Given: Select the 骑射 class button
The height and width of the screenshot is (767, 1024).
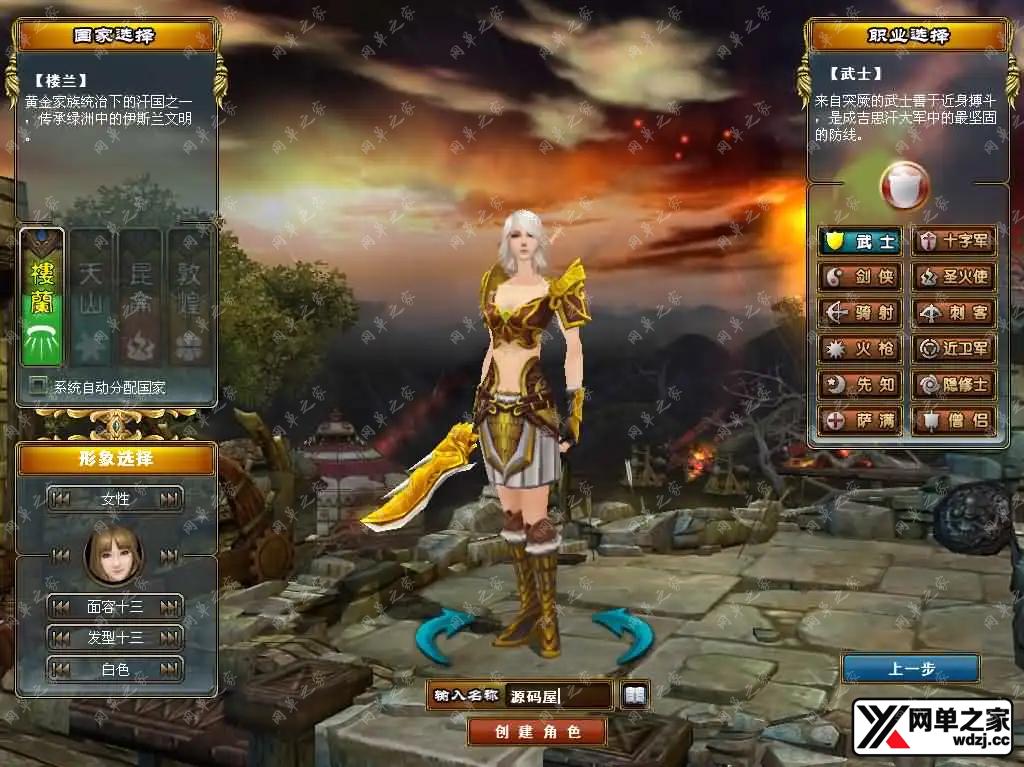Looking at the screenshot, I should pos(860,313).
